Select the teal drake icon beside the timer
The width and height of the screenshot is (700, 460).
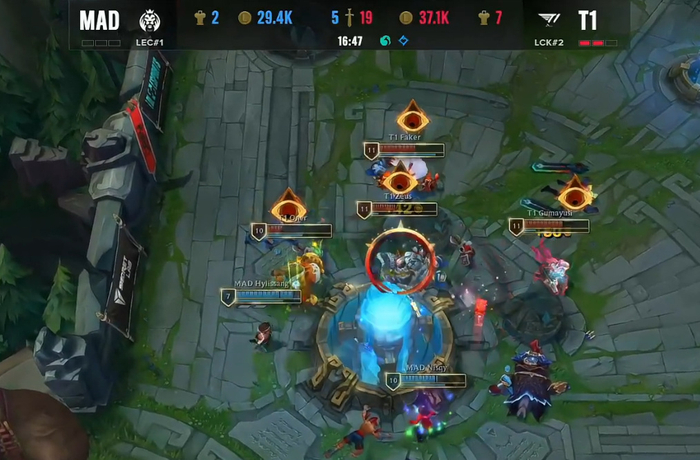pyautogui.click(x=385, y=41)
